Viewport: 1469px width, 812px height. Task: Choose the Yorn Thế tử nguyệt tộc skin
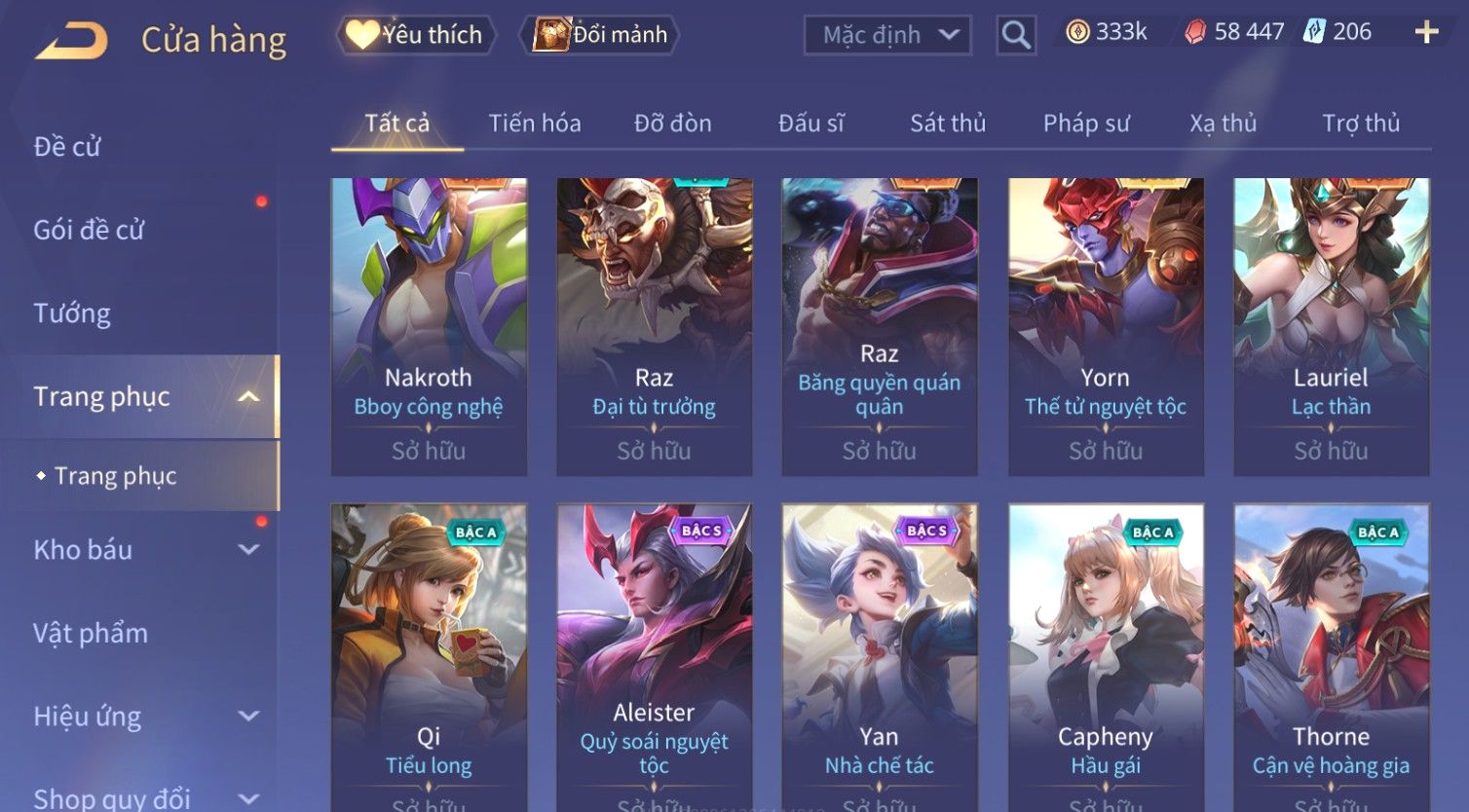[1106, 326]
